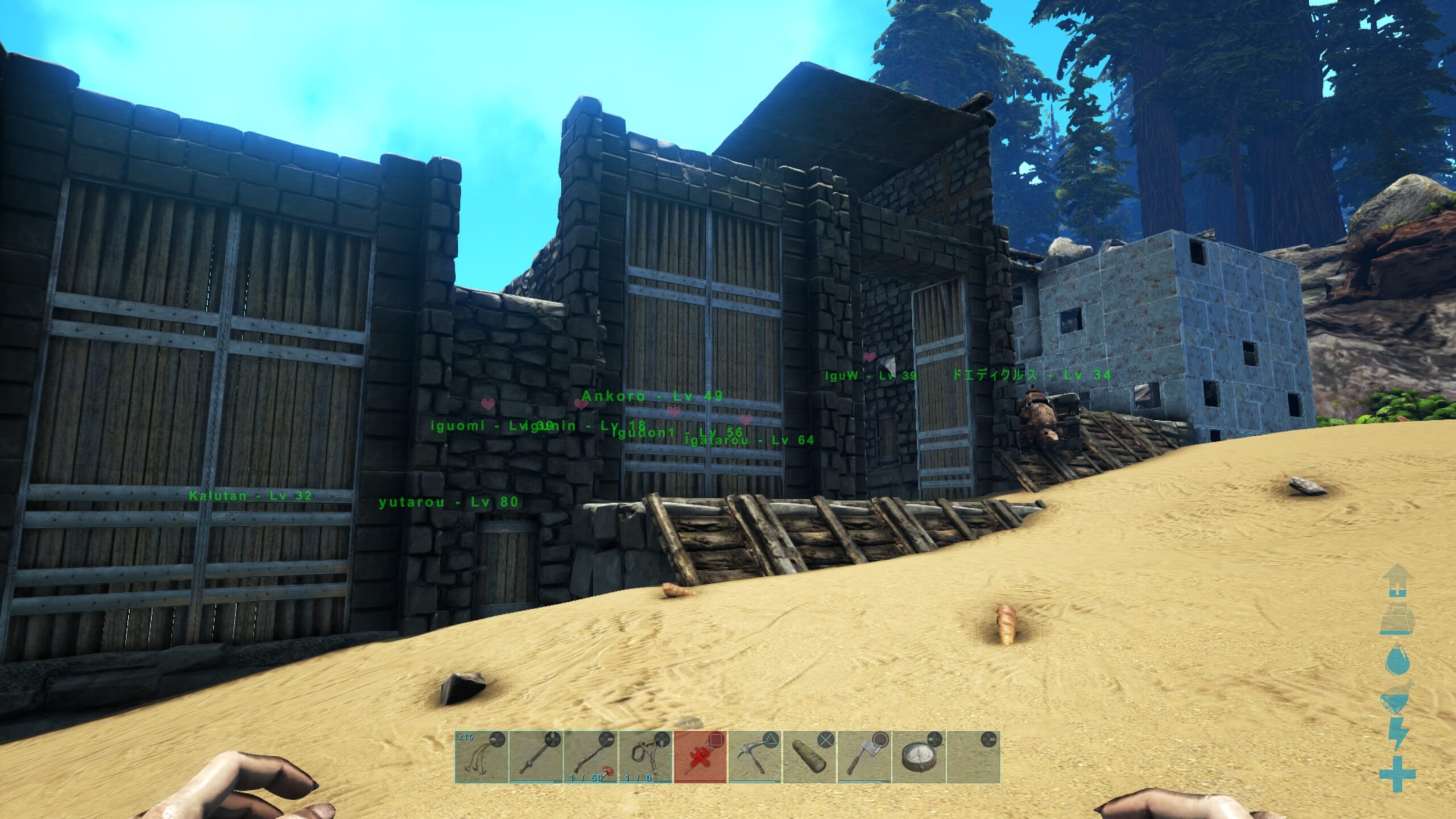
Task: Equip the hatchet from the hotbar
Action: pyautogui.click(x=863, y=757)
